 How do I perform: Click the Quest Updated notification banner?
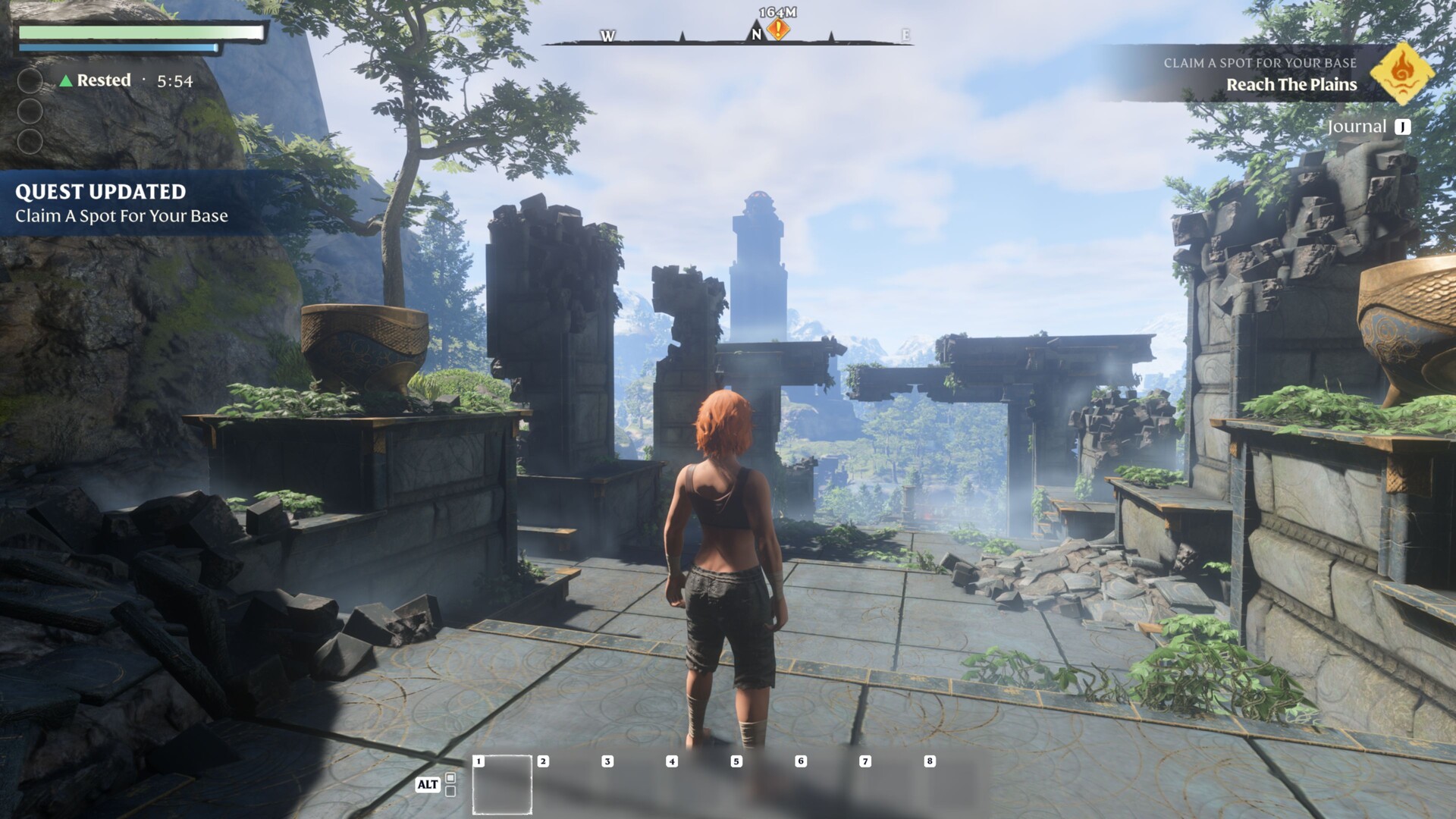pos(121,203)
